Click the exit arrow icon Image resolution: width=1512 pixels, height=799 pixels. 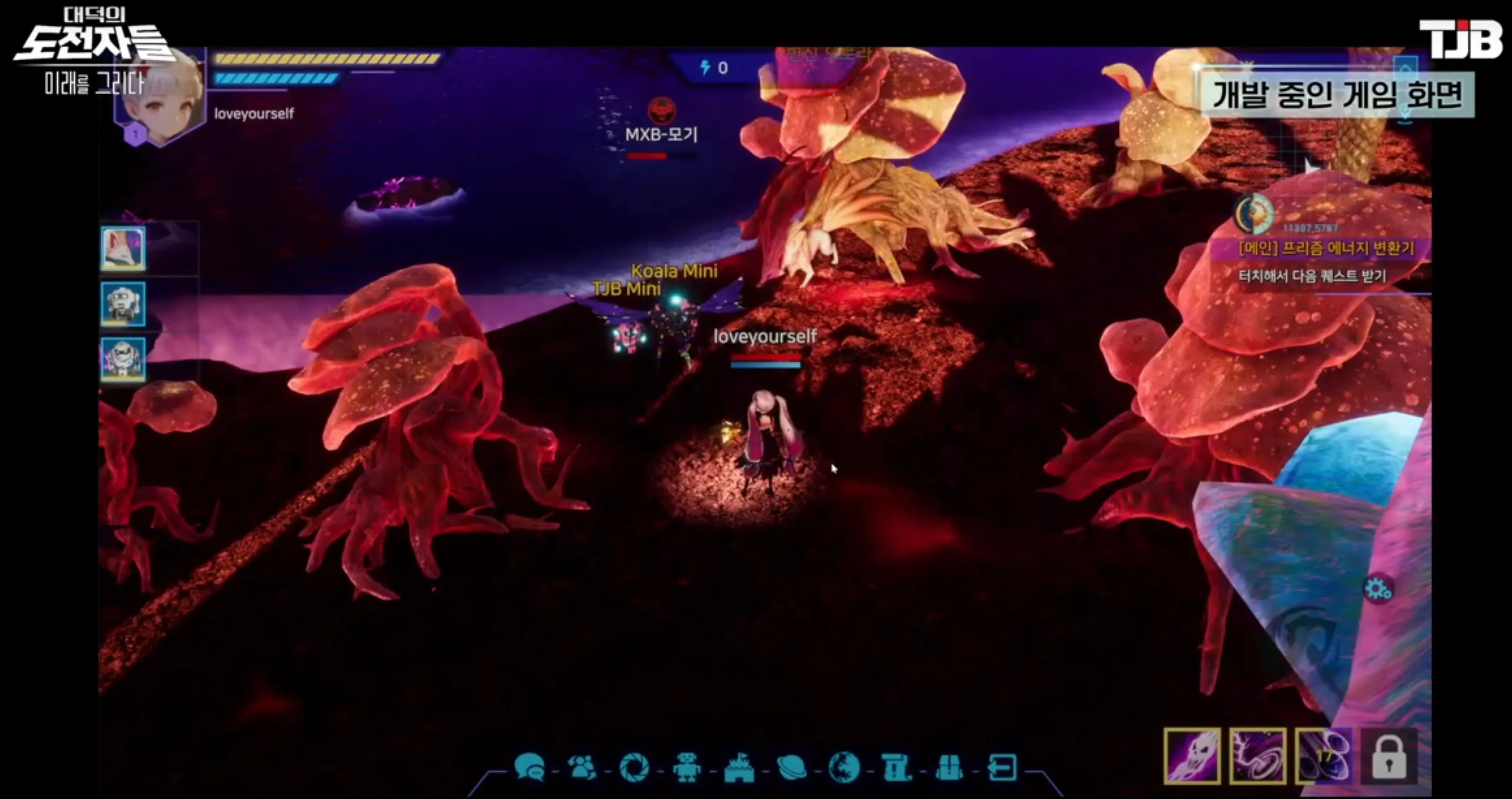click(1002, 767)
